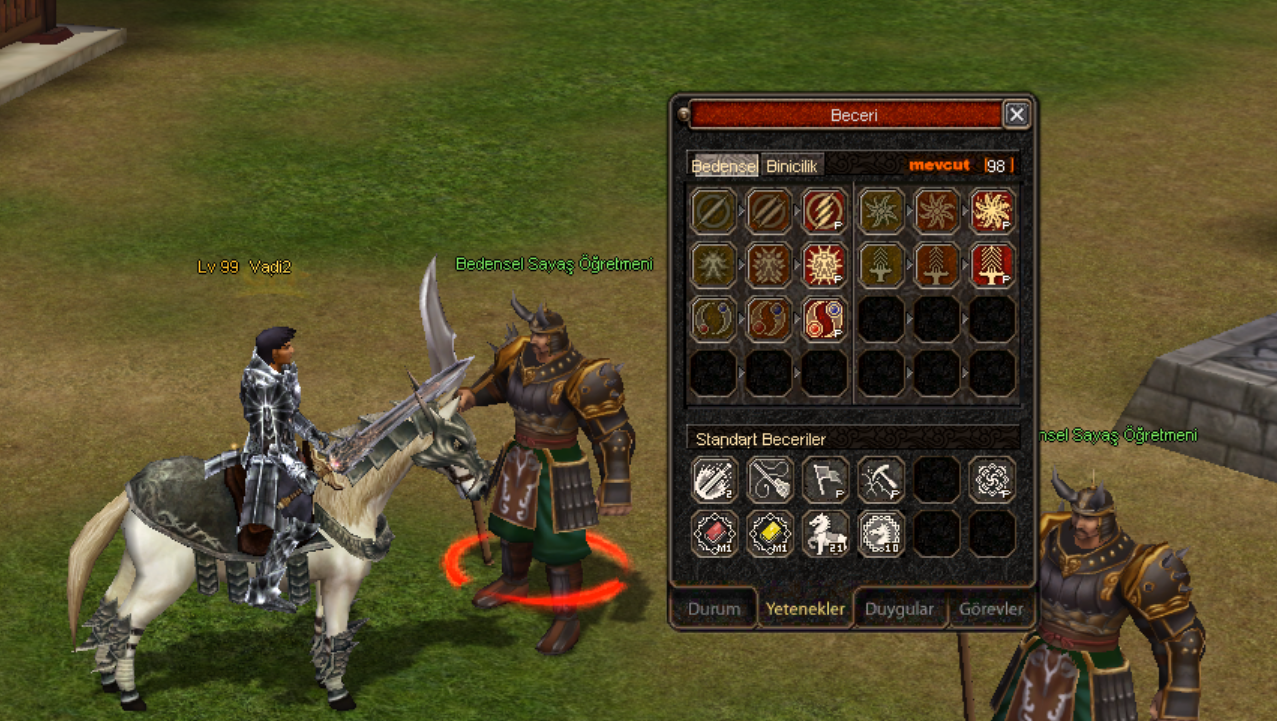Click the ornate pinwheel emblem skill

(993, 481)
